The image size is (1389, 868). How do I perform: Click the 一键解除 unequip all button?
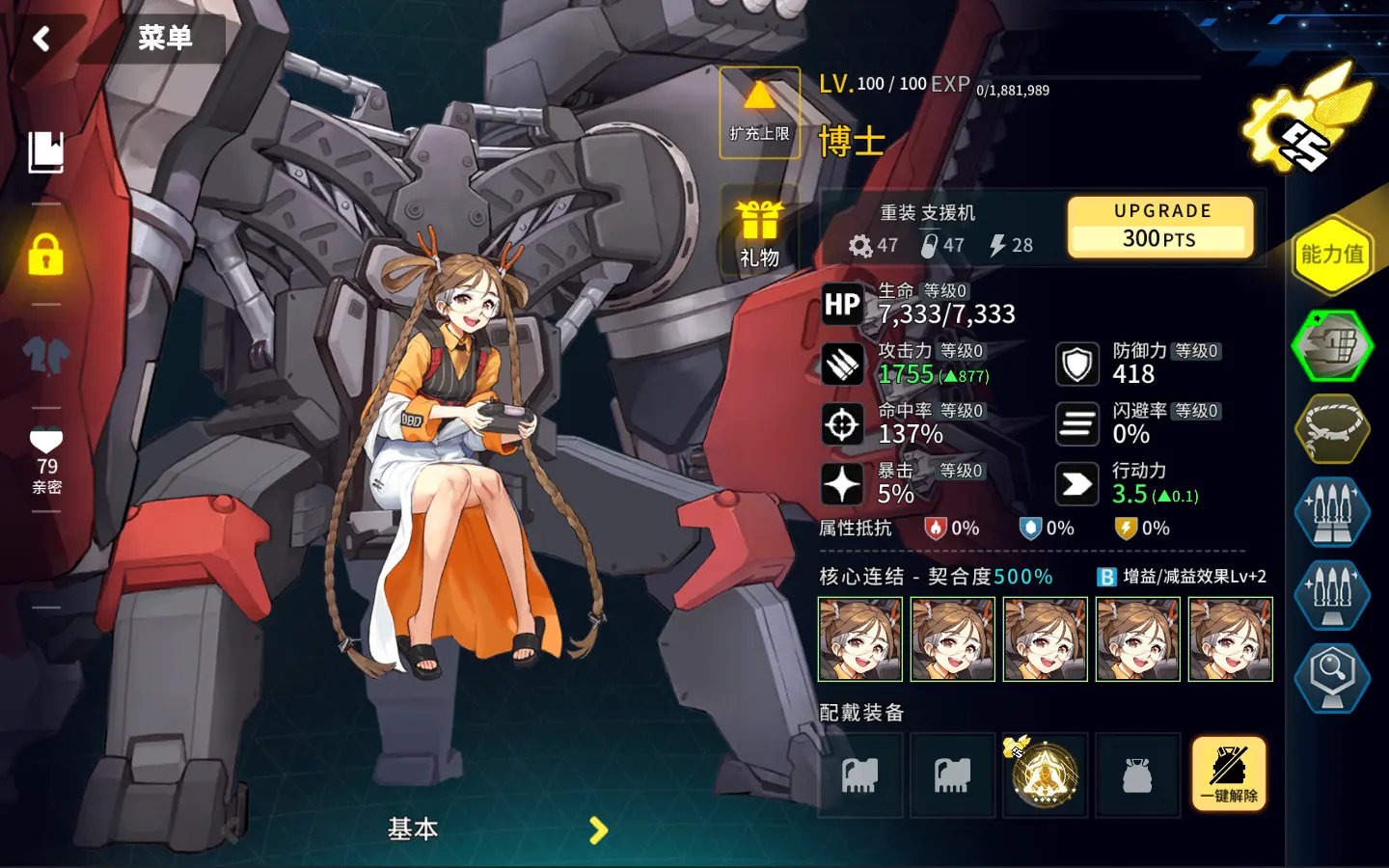(x=1228, y=774)
